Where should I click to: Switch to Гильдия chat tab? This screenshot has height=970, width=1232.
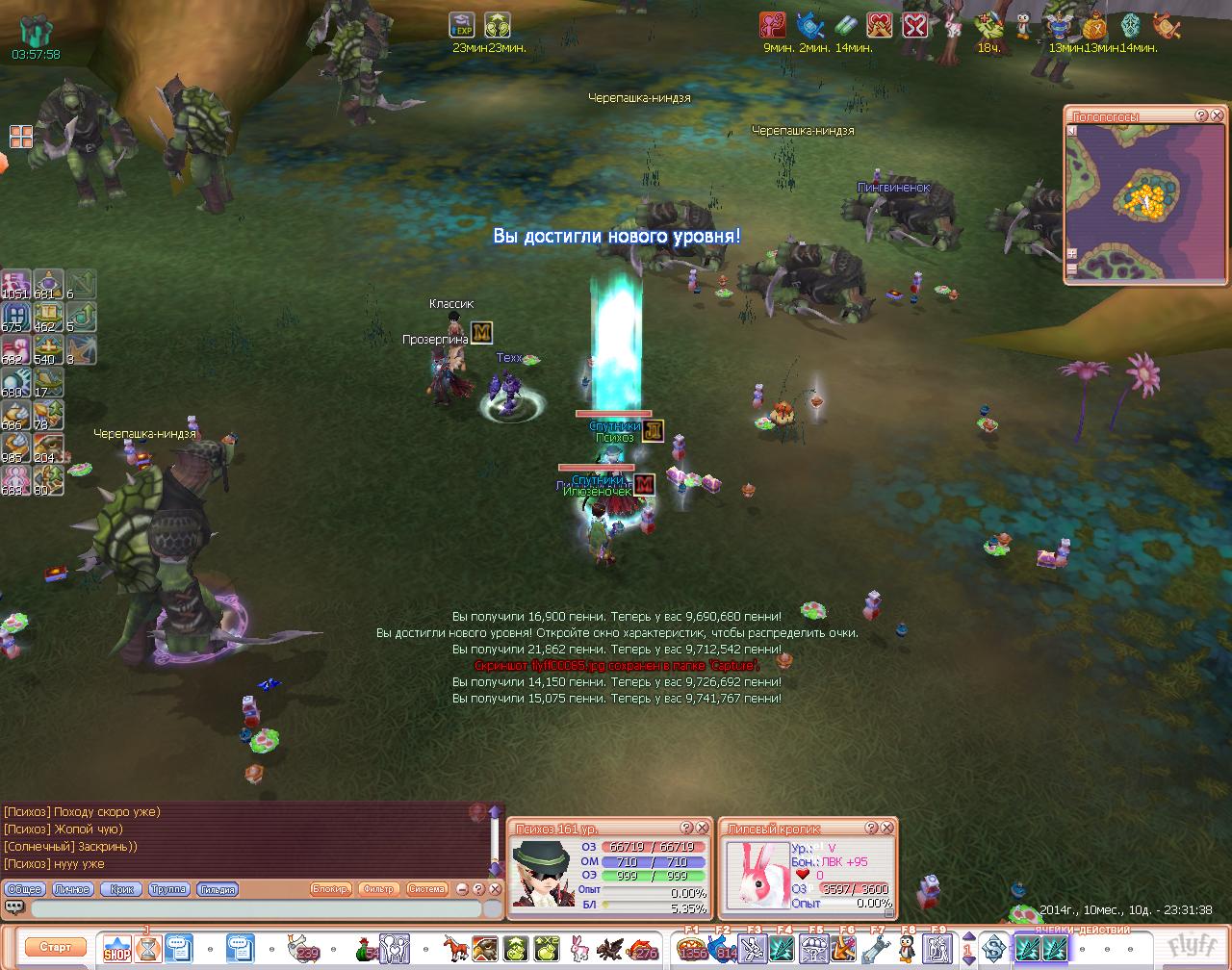pyautogui.click(x=217, y=889)
